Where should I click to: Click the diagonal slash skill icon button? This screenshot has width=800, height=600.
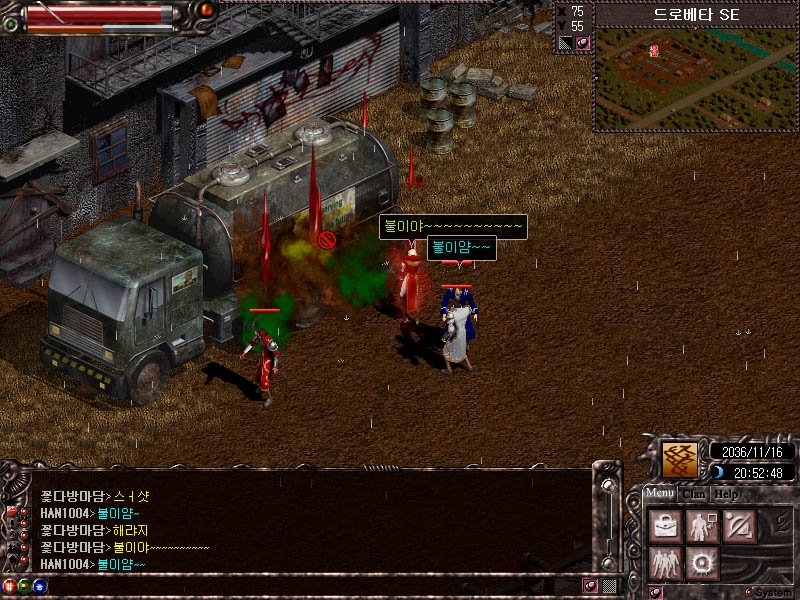point(740,527)
